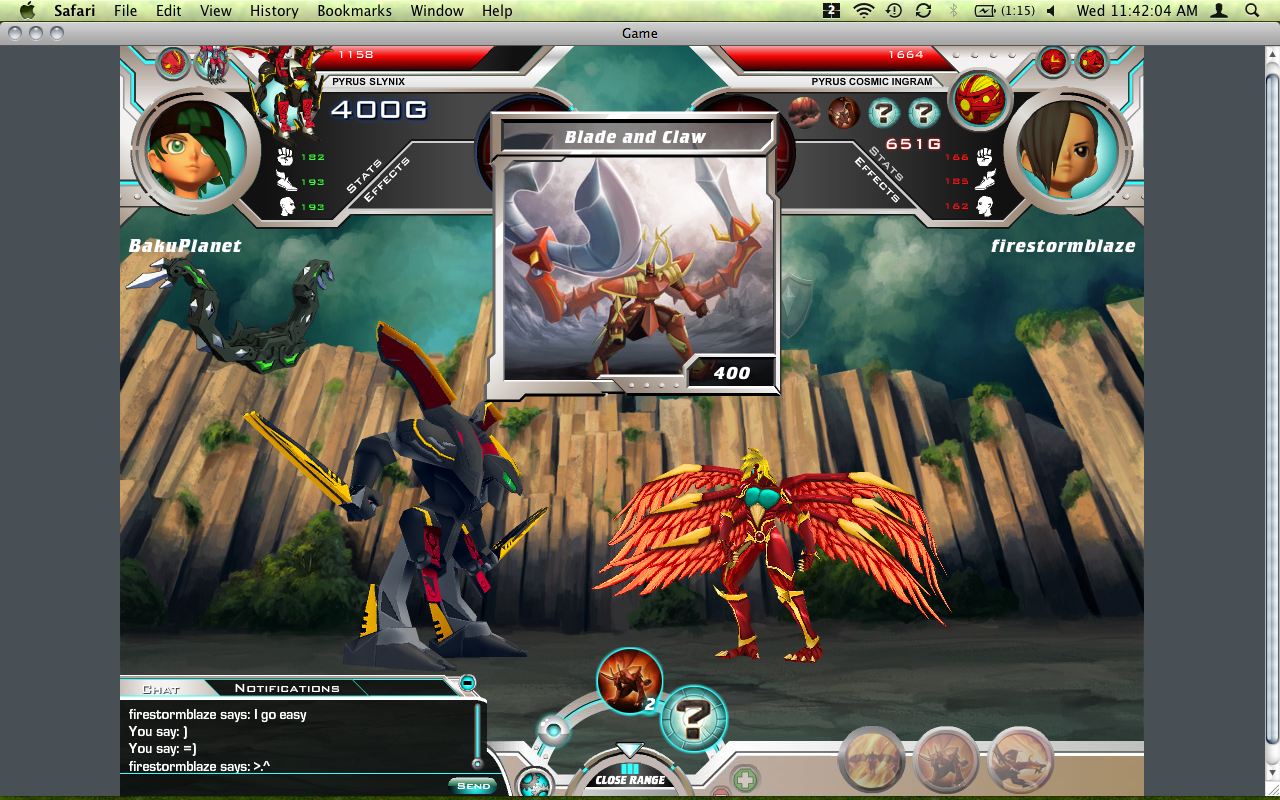Pick the question mark ability orb above Close Range
The height and width of the screenshot is (800, 1280).
[693, 718]
